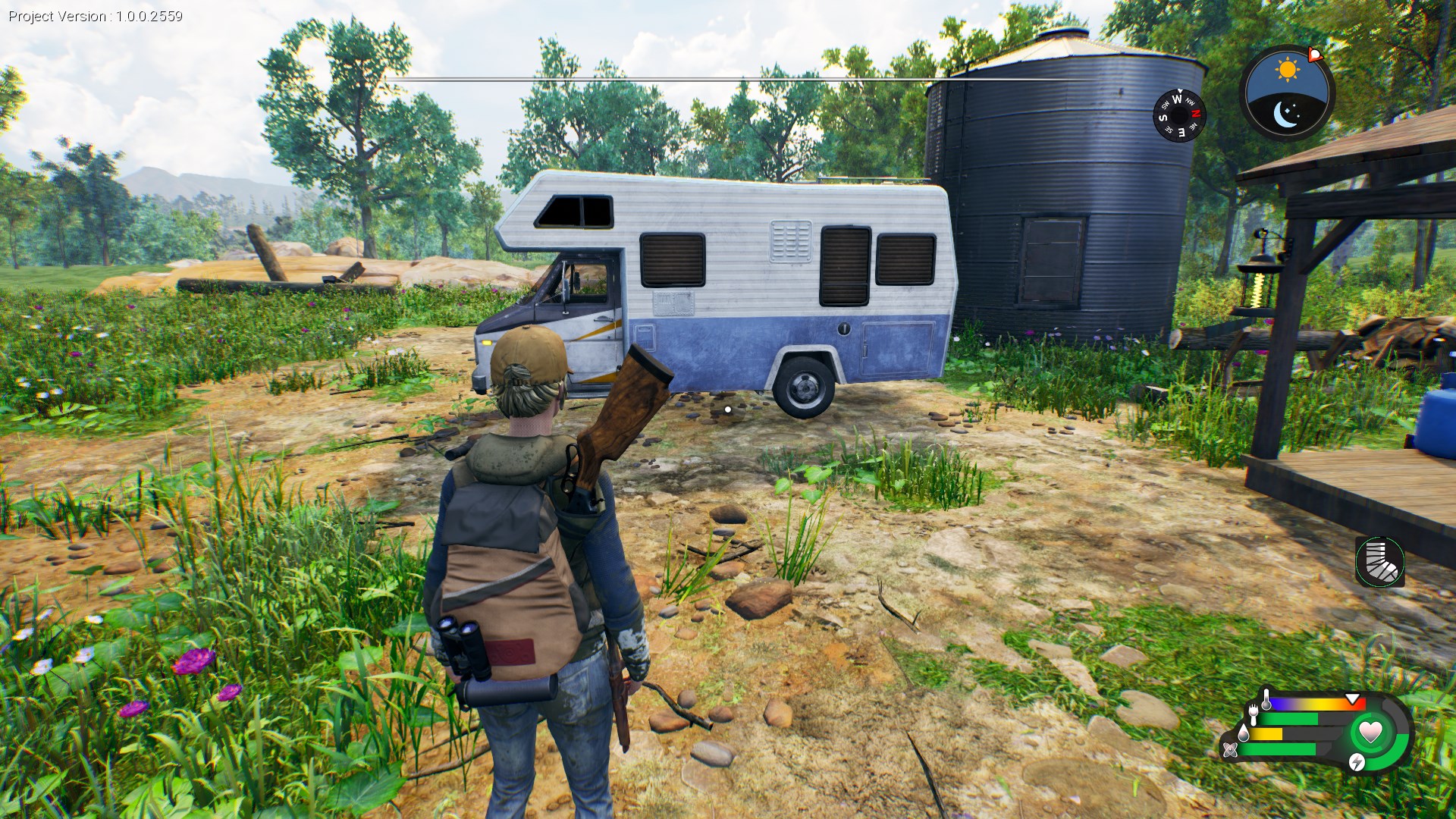Viewport: 1456px width, 819px height.
Task: Click the radiation status icon
Action: pos(1230,751)
